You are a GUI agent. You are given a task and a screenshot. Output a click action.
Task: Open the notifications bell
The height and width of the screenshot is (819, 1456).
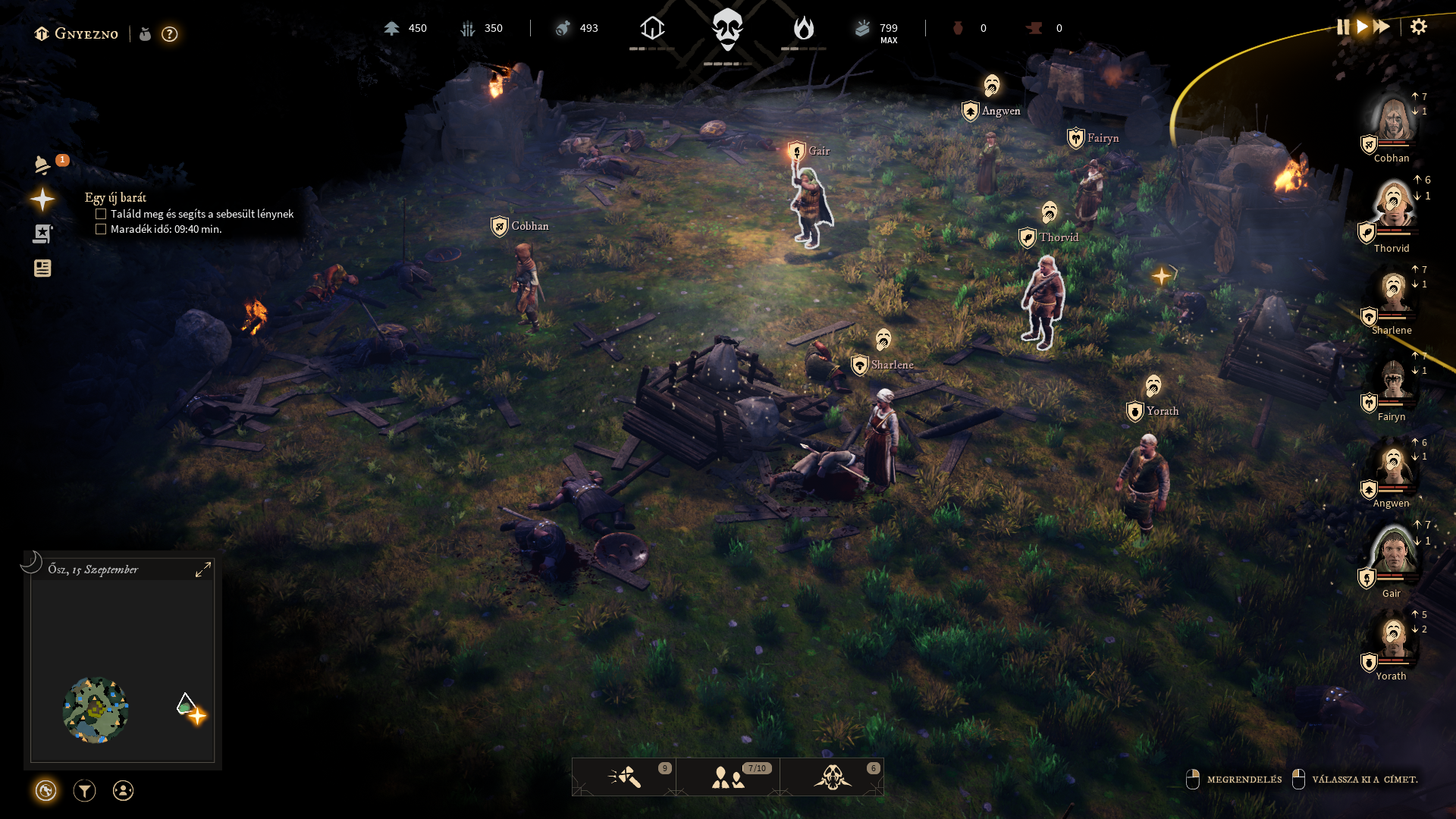[42, 165]
